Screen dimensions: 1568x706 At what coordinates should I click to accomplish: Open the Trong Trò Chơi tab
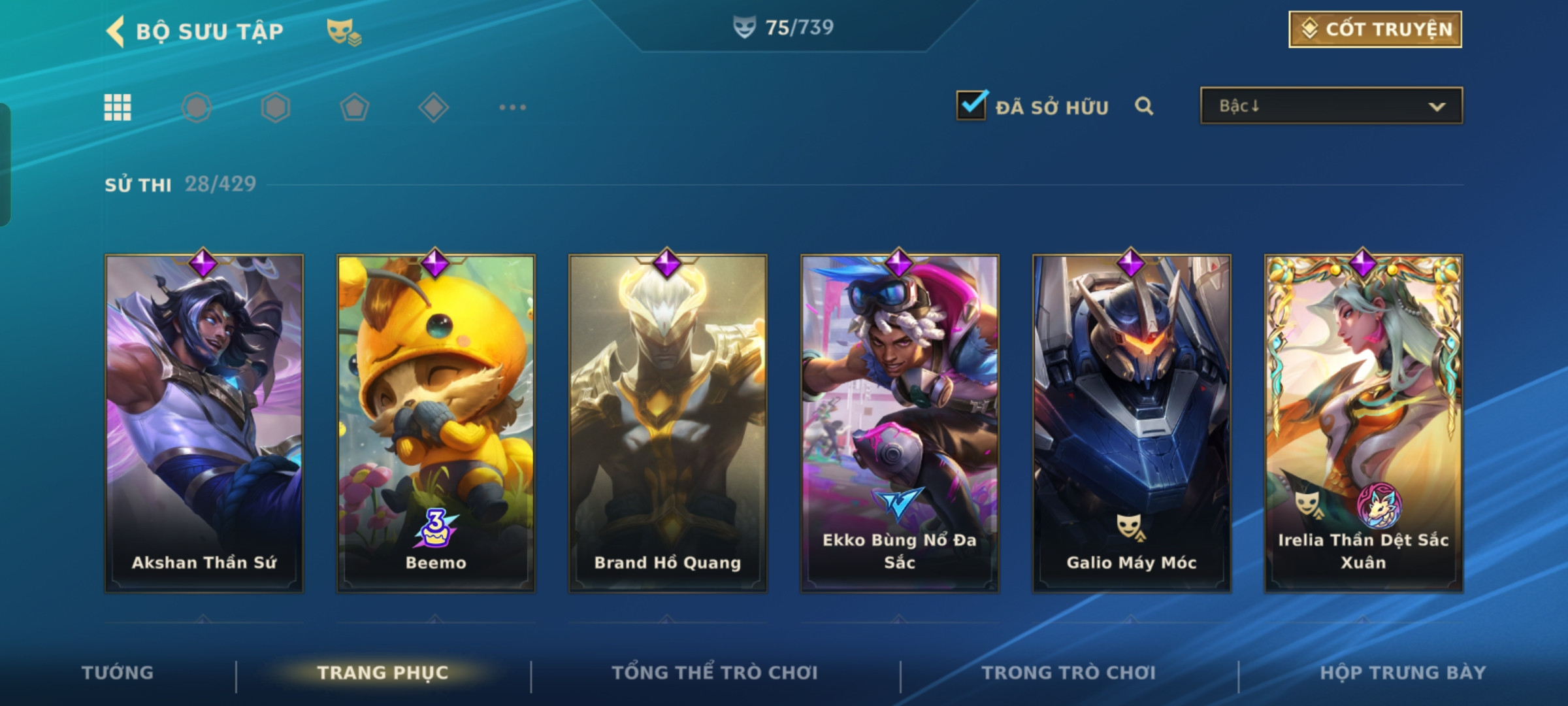tap(1068, 673)
